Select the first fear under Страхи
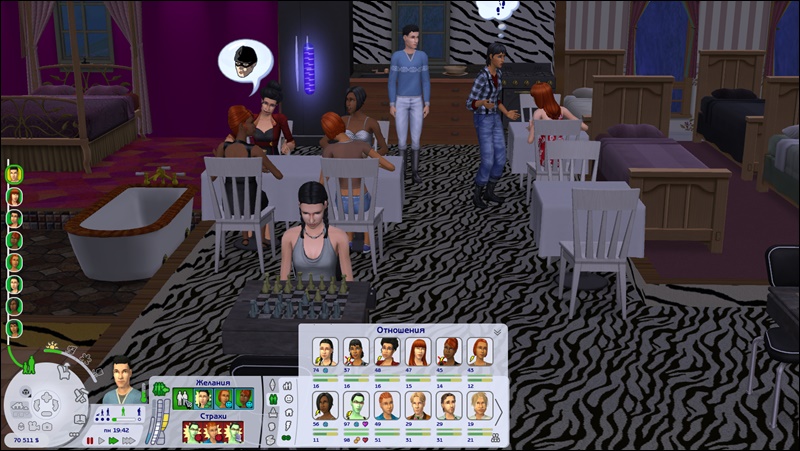800x451 pixels. coord(192,432)
